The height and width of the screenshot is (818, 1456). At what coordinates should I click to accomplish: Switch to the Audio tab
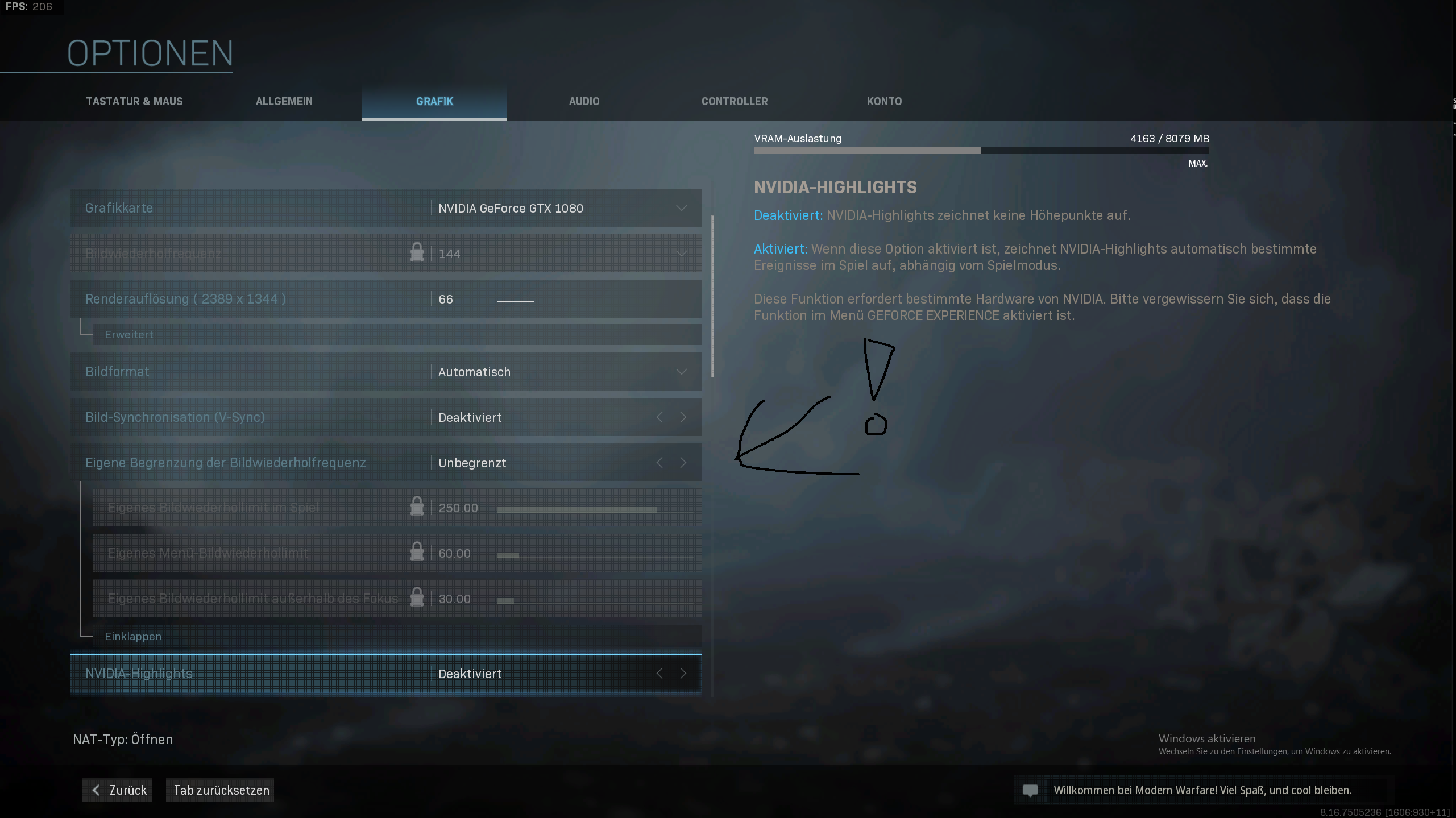coord(584,101)
